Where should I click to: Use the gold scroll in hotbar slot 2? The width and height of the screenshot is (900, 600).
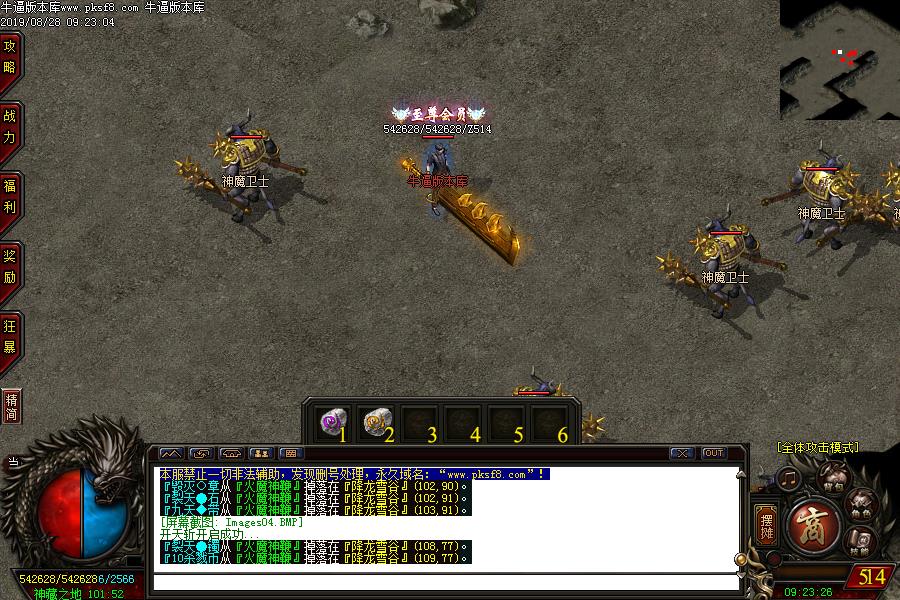pyautogui.click(x=374, y=422)
